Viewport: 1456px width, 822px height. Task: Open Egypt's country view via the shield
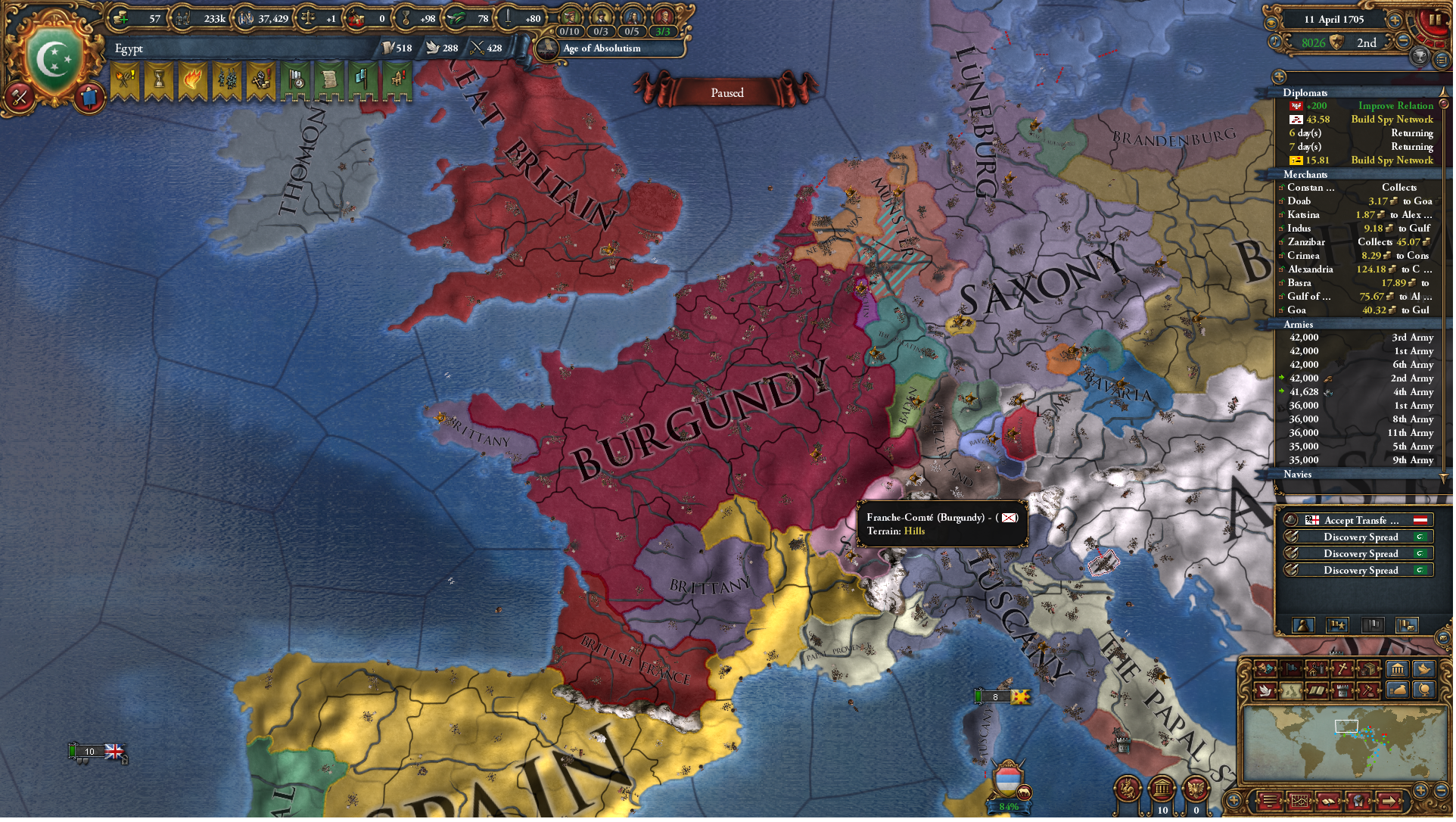54,53
